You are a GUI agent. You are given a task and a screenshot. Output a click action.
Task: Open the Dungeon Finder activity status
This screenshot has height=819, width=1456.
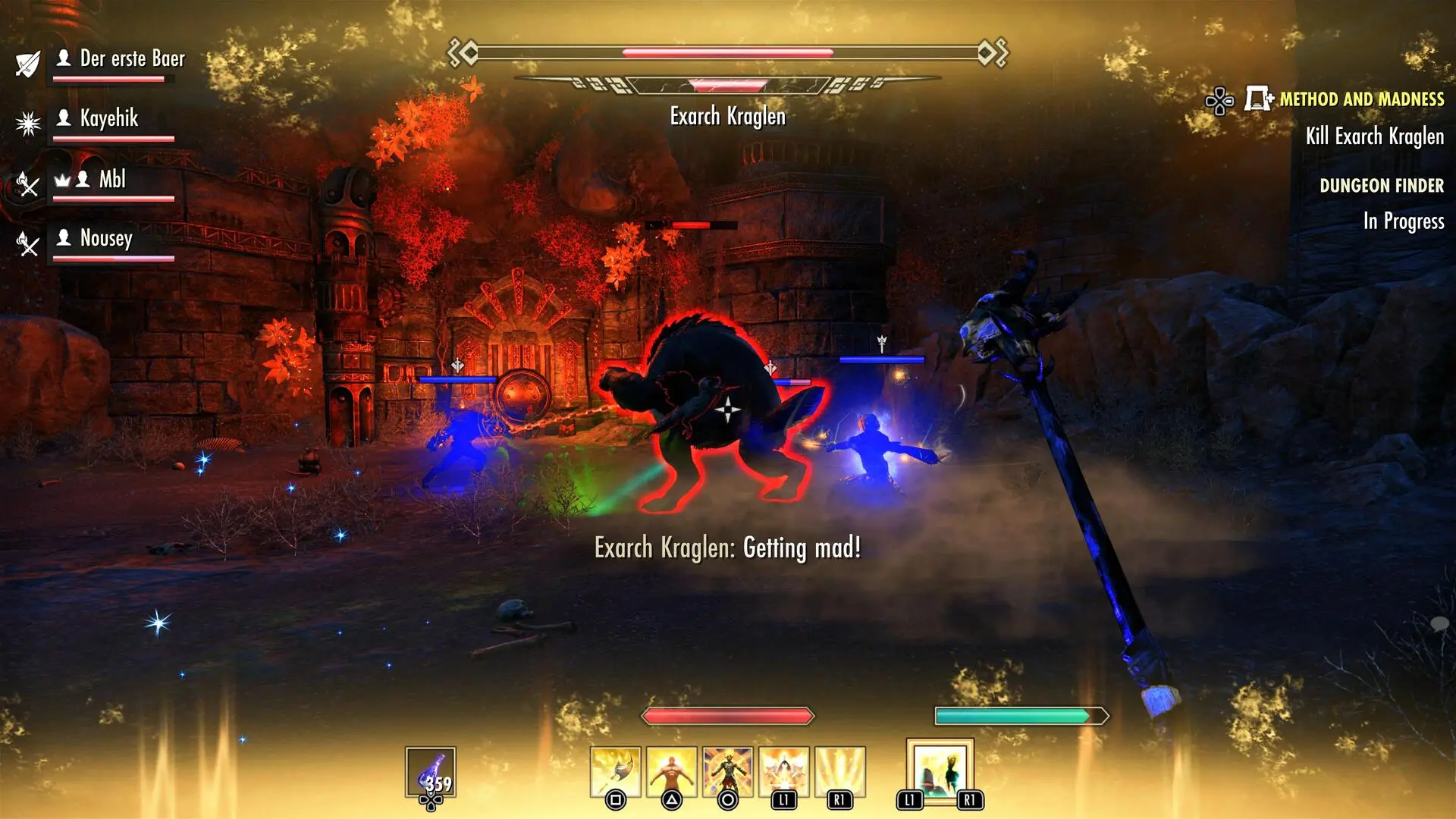coord(1381,186)
